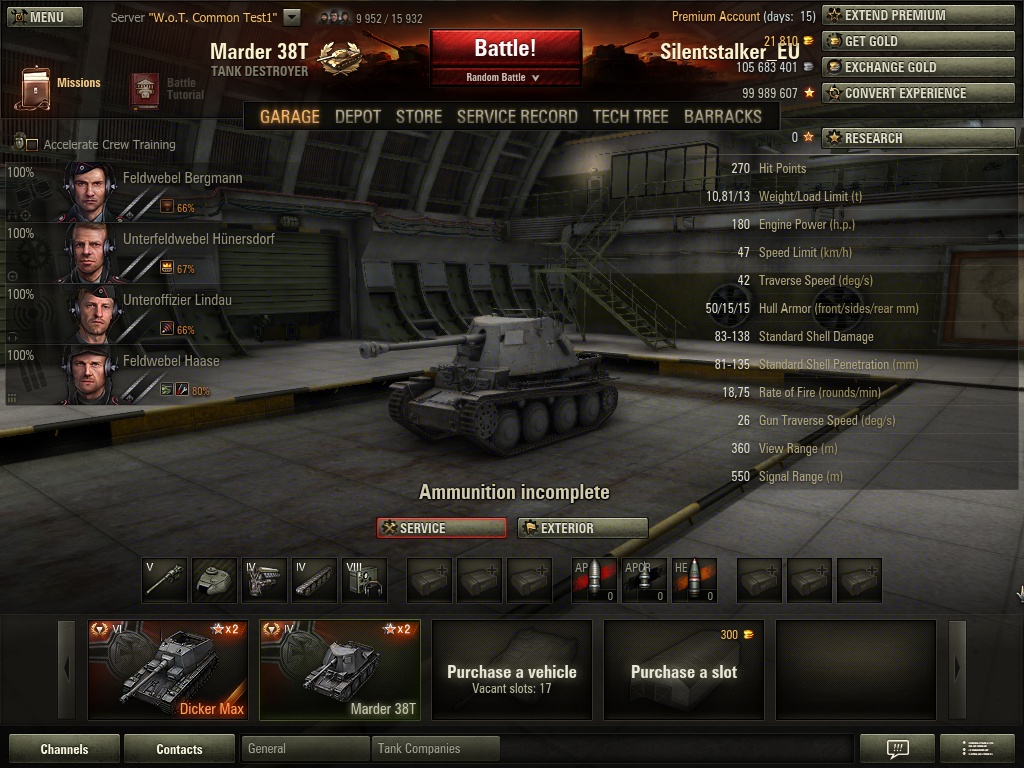Open the Missions icon
1024x768 pixels.
pyautogui.click(x=36, y=88)
